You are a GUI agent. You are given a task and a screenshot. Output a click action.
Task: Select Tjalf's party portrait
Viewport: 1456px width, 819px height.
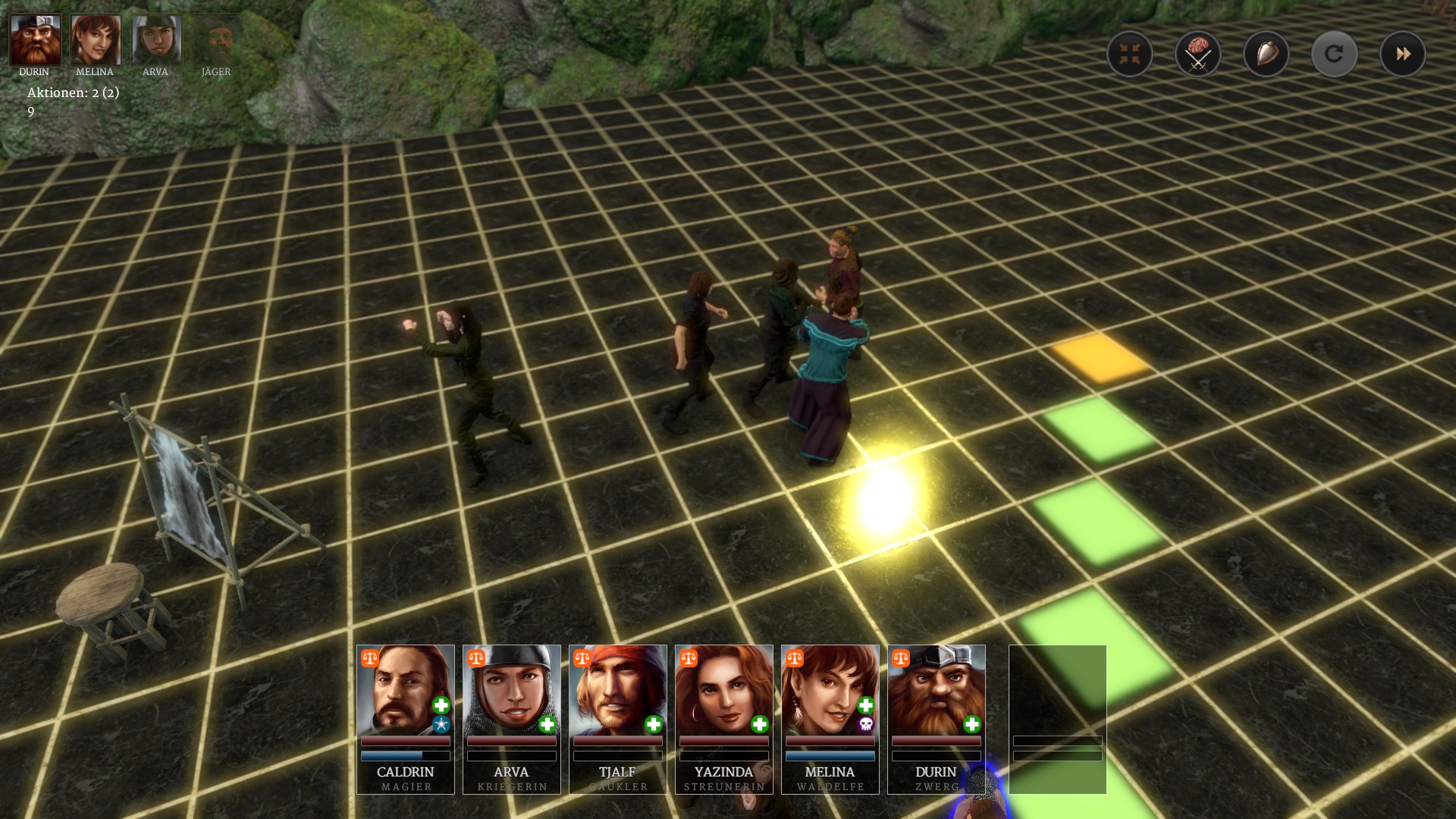tap(617, 717)
